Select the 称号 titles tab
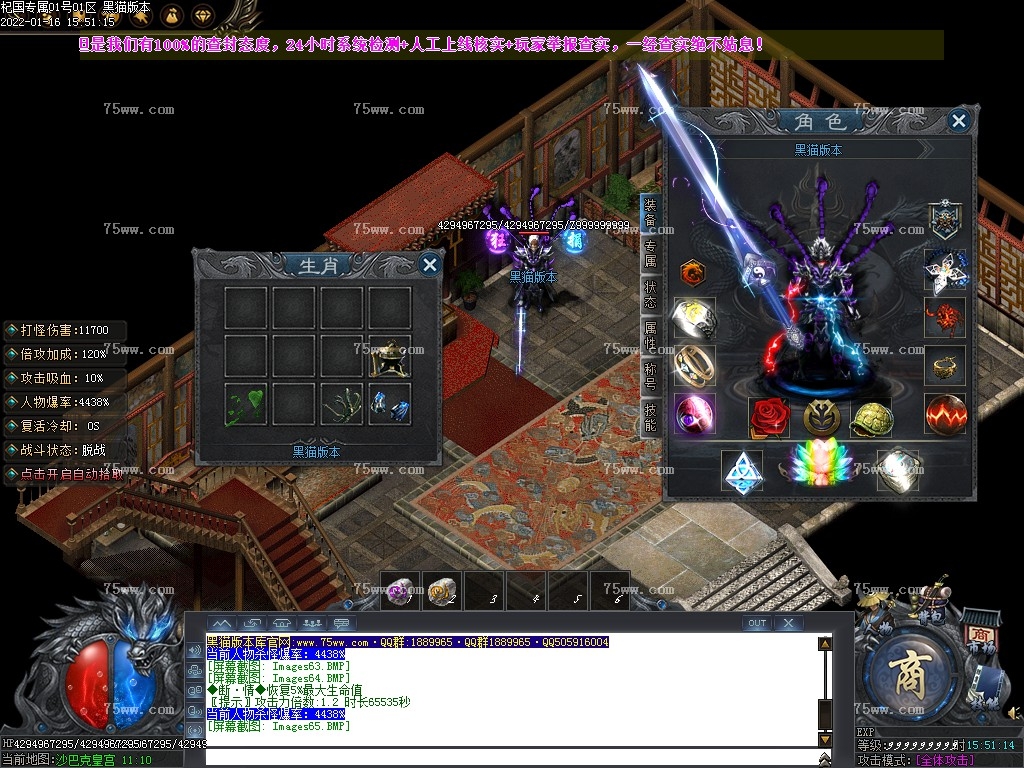The image size is (1024, 768). coord(650,378)
